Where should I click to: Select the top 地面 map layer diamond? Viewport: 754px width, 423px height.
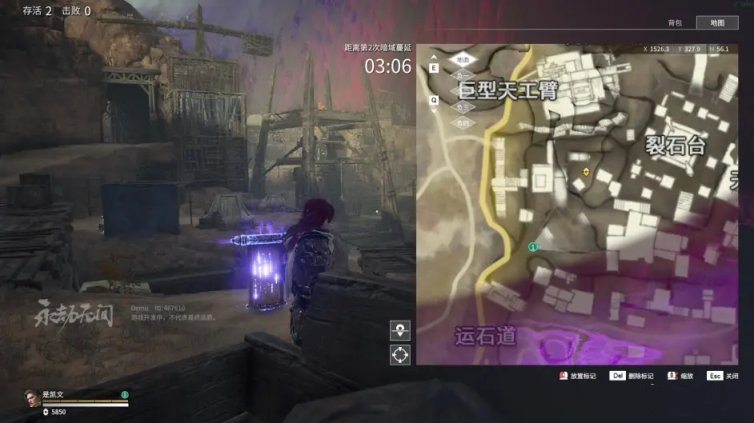(x=462, y=60)
